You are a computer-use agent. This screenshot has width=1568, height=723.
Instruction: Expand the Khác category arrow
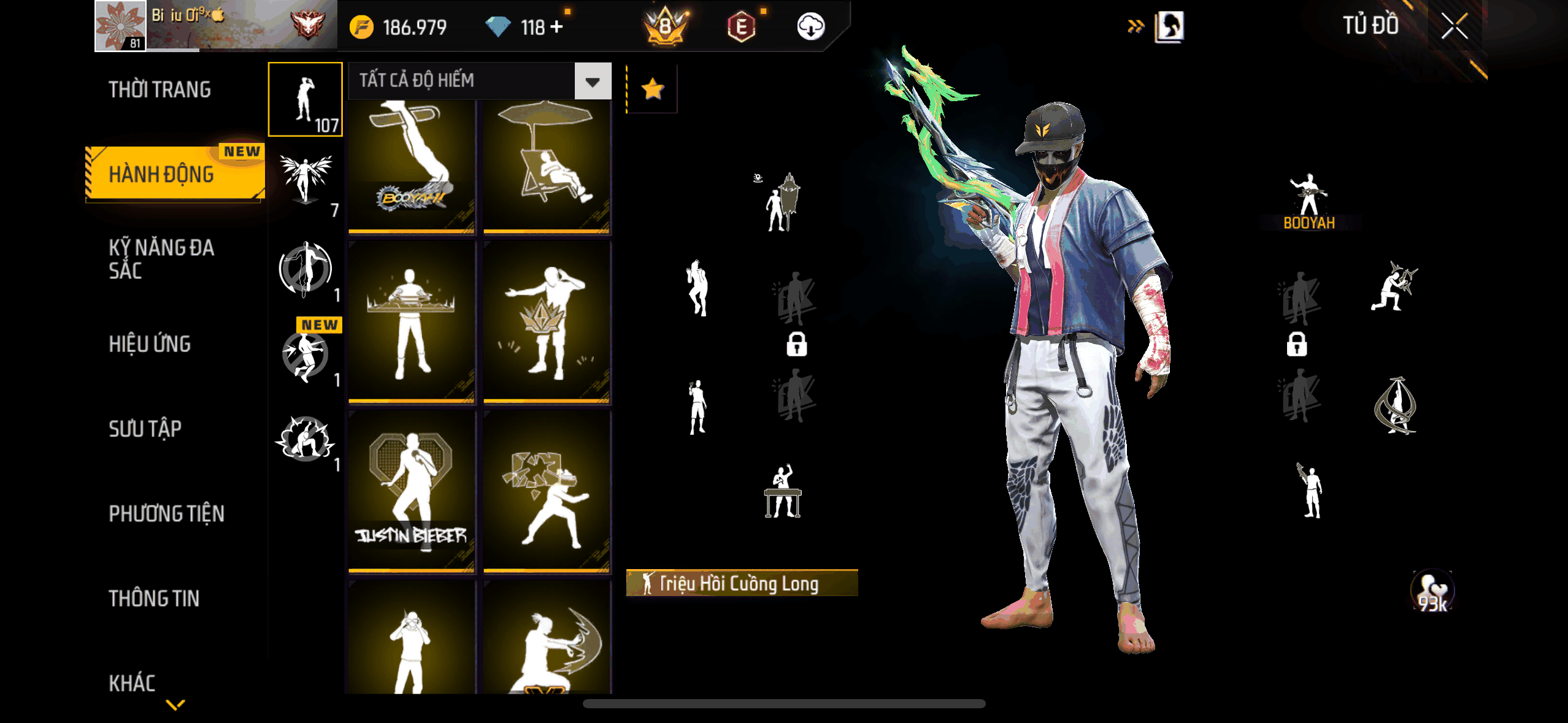click(175, 705)
